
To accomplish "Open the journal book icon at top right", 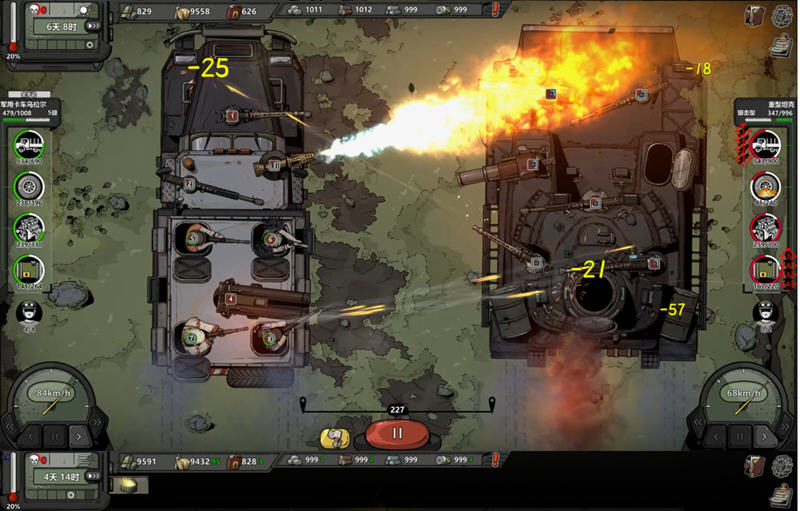I will click(x=756, y=15).
